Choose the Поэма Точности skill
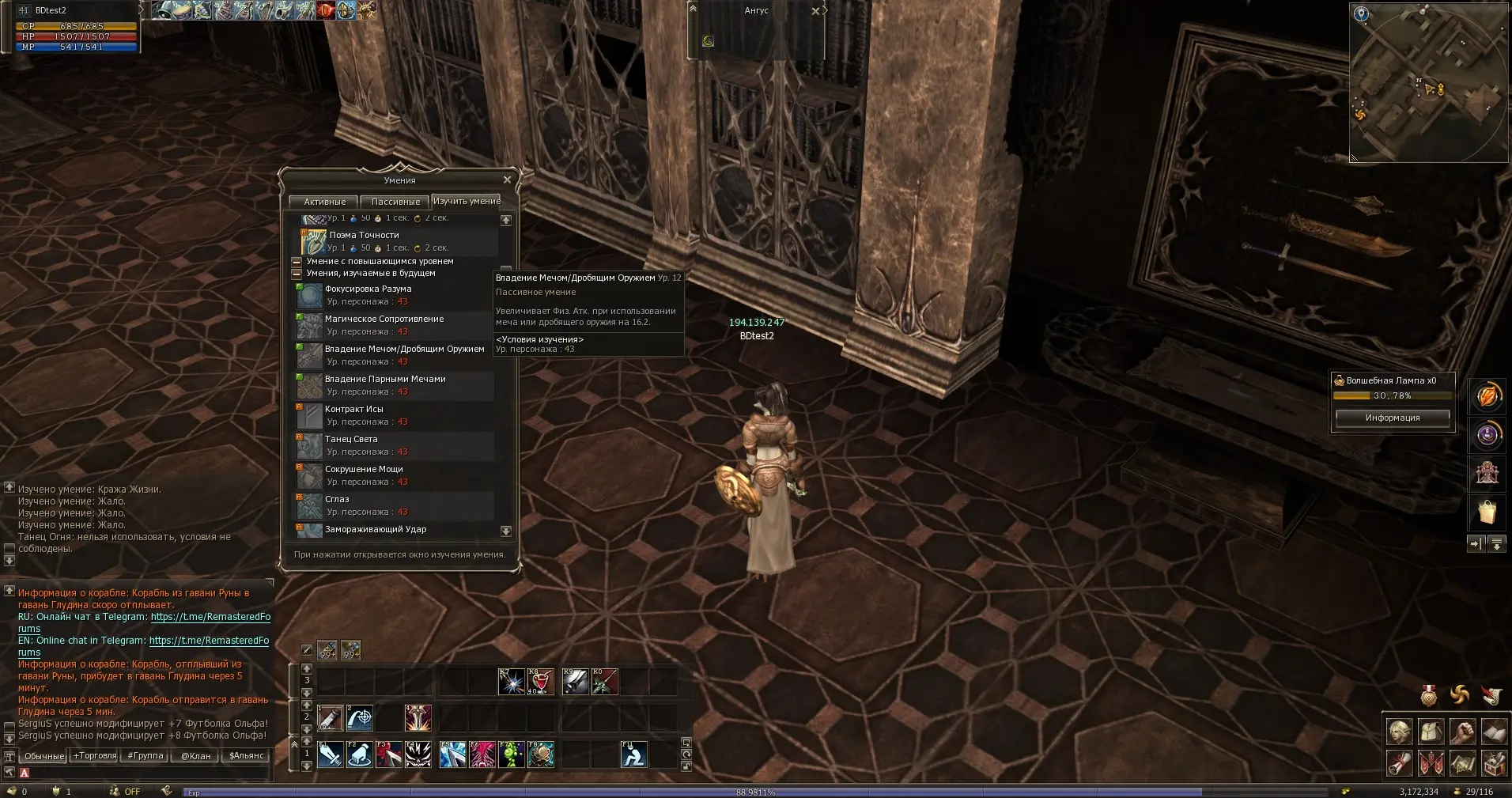The height and width of the screenshot is (798, 1512). click(x=364, y=235)
